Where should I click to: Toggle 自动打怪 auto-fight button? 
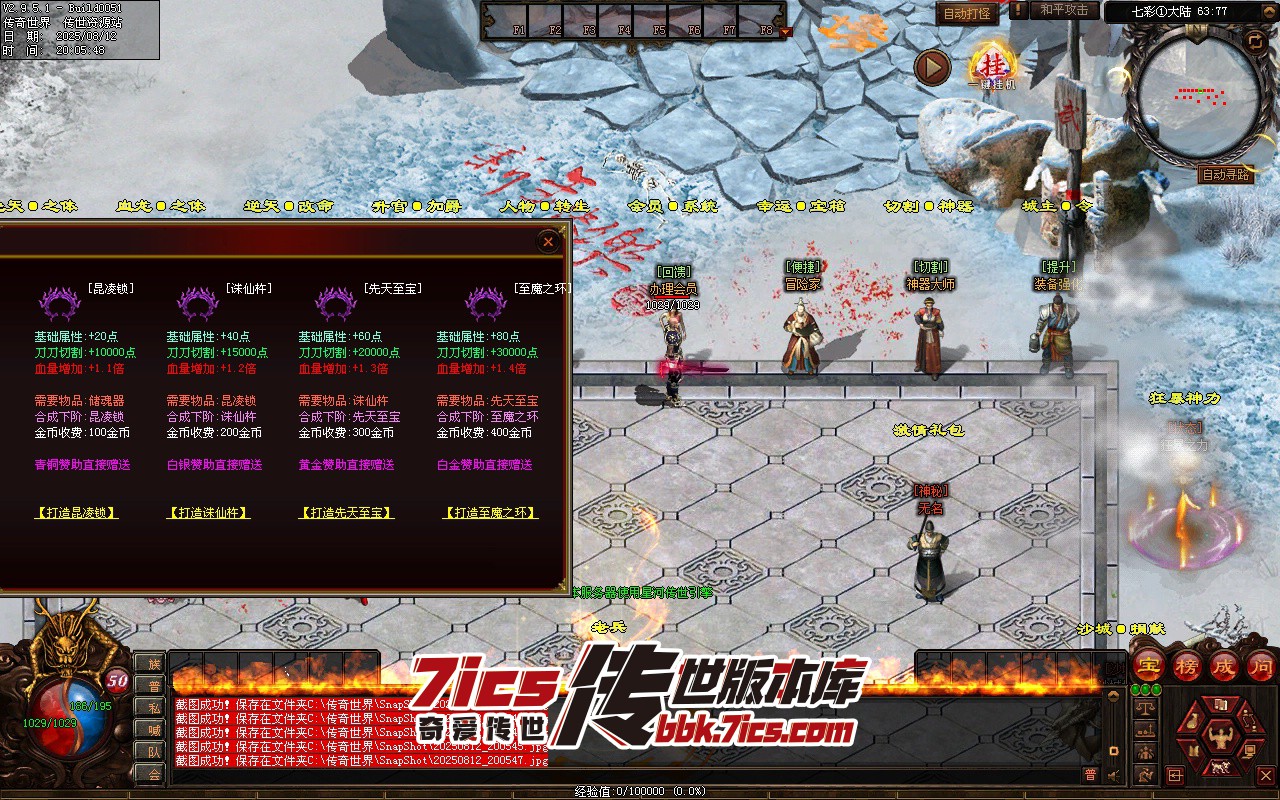pyautogui.click(x=967, y=14)
